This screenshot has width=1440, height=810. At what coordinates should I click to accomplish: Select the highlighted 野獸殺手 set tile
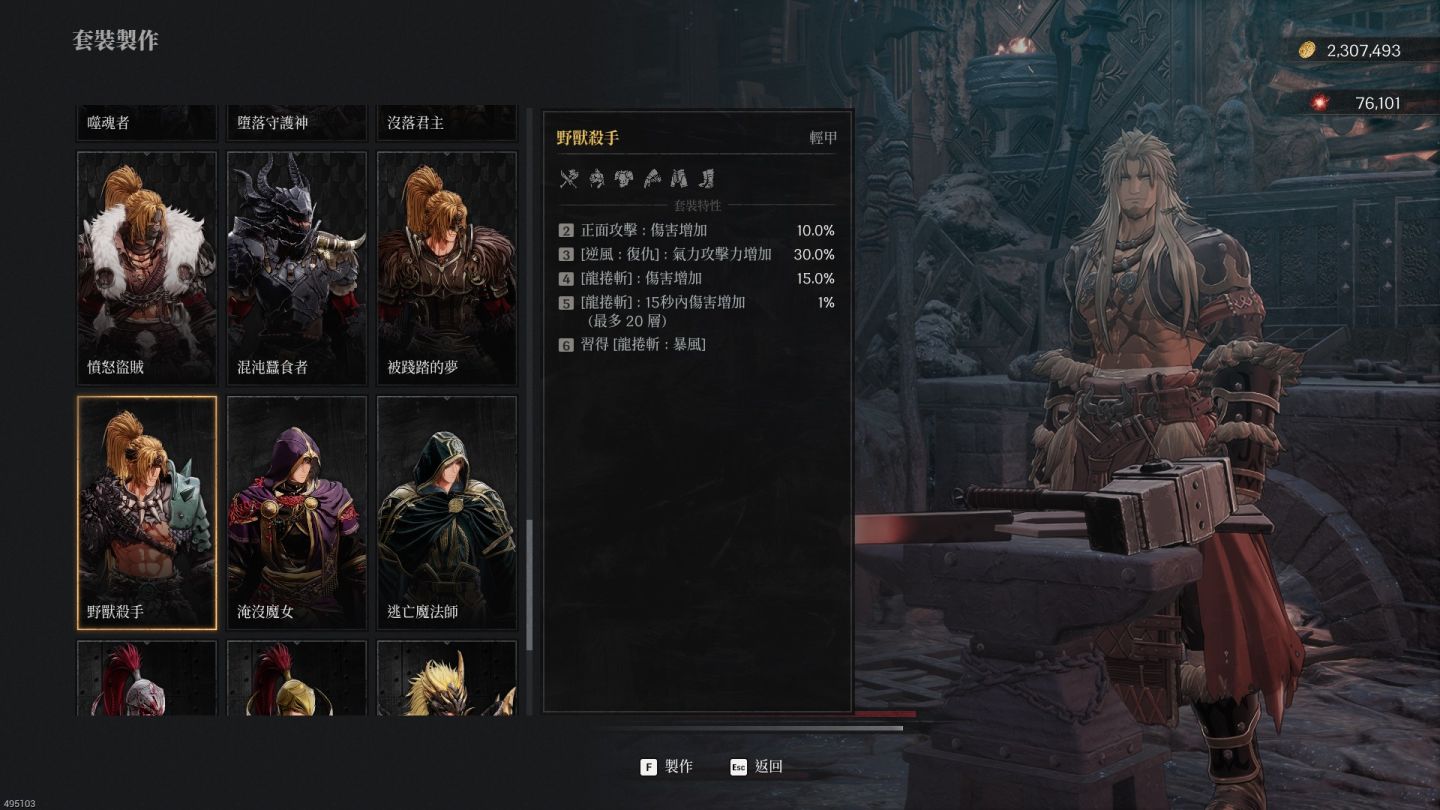pos(147,512)
